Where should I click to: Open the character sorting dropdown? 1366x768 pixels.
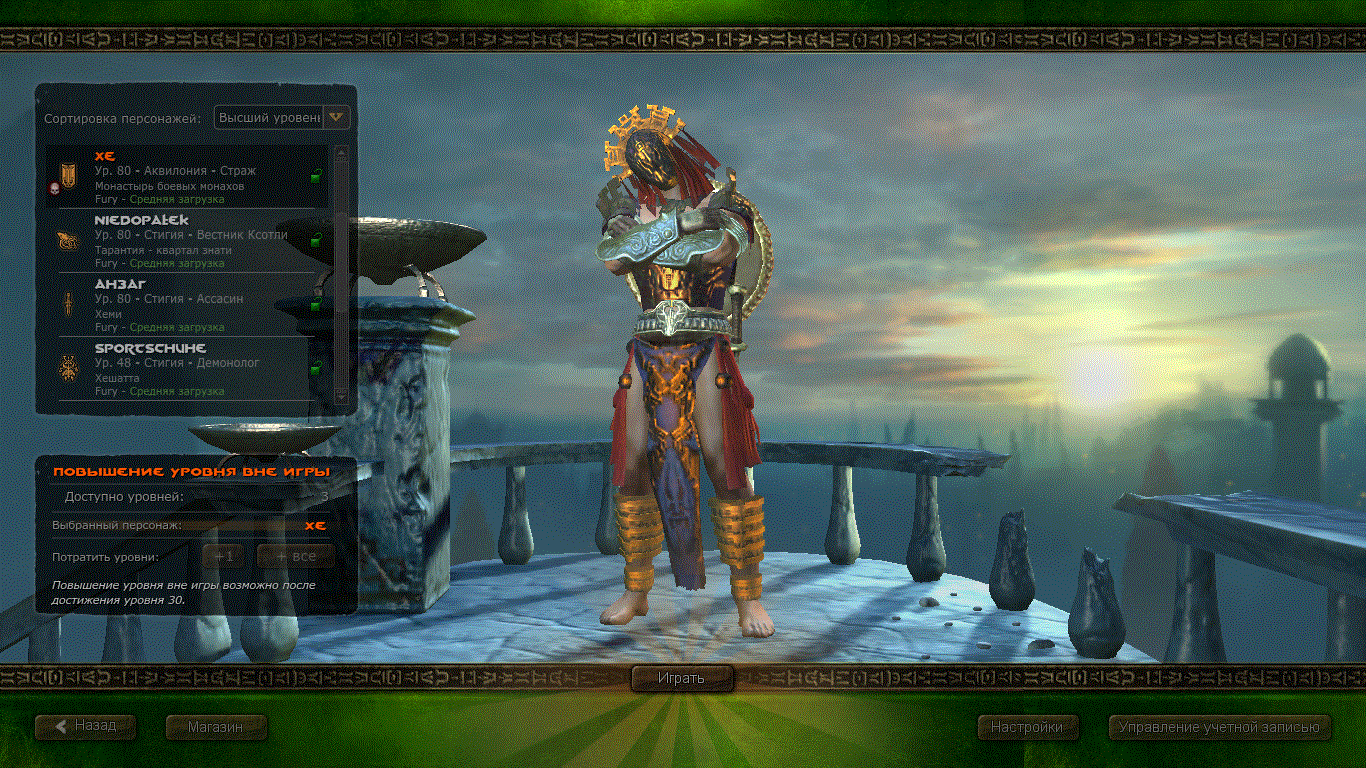338,118
